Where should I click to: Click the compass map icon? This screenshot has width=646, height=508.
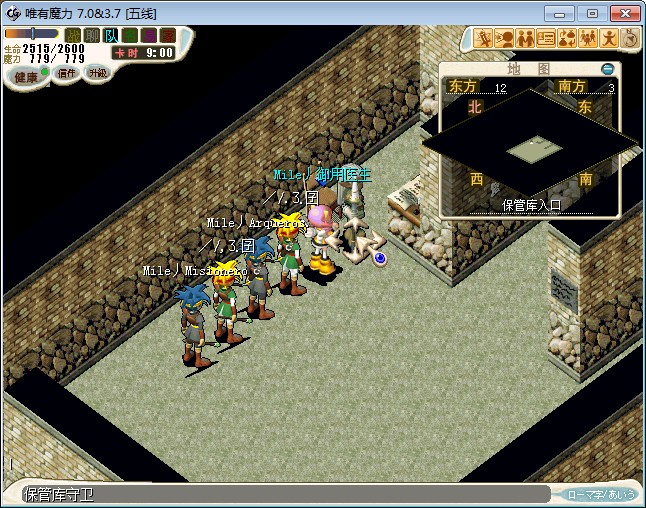630,39
